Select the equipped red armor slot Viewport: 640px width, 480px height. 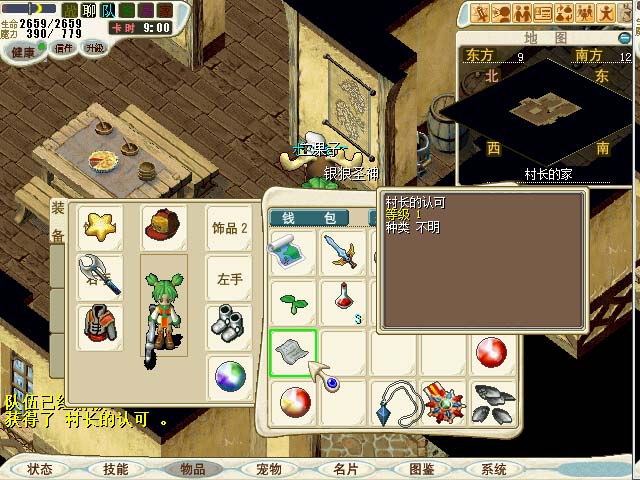tap(100, 326)
